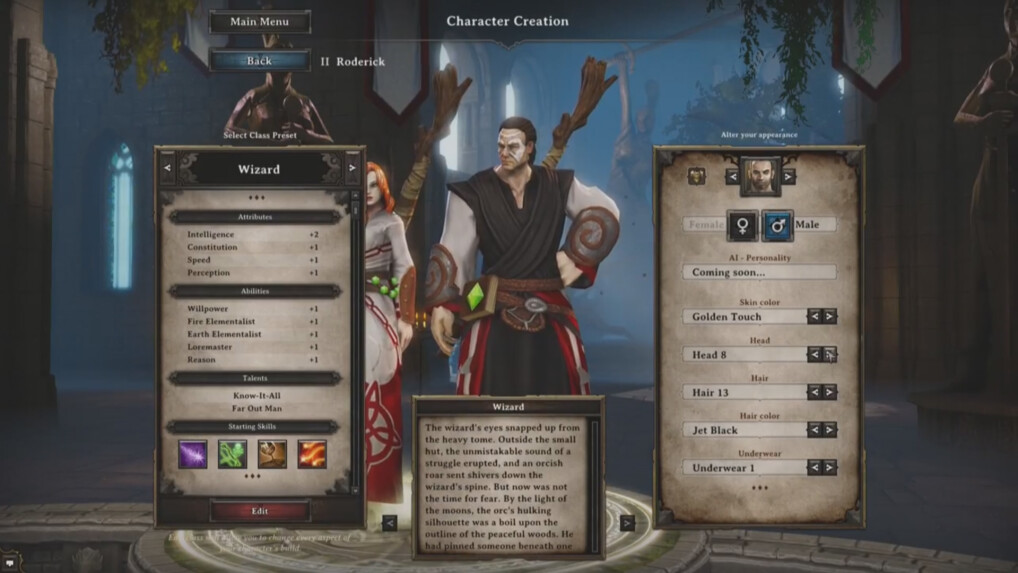
Task: Switch to previous class preset arrow
Action: point(167,168)
